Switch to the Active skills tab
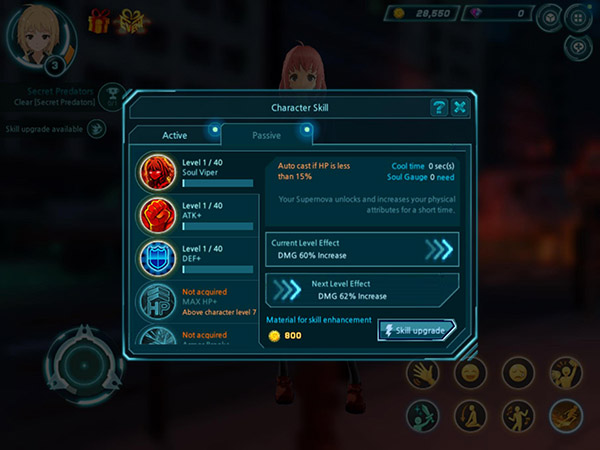 [174, 135]
